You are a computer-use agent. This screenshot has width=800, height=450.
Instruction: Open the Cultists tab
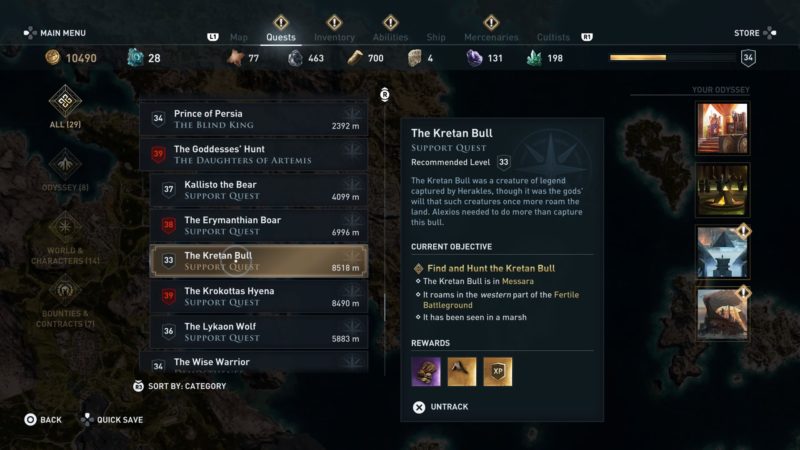[553, 38]
